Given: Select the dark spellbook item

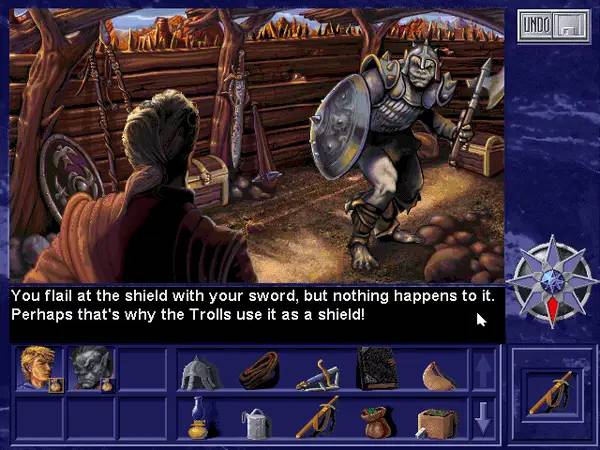Looking at the screenshot, I should (x=377, y=370).
